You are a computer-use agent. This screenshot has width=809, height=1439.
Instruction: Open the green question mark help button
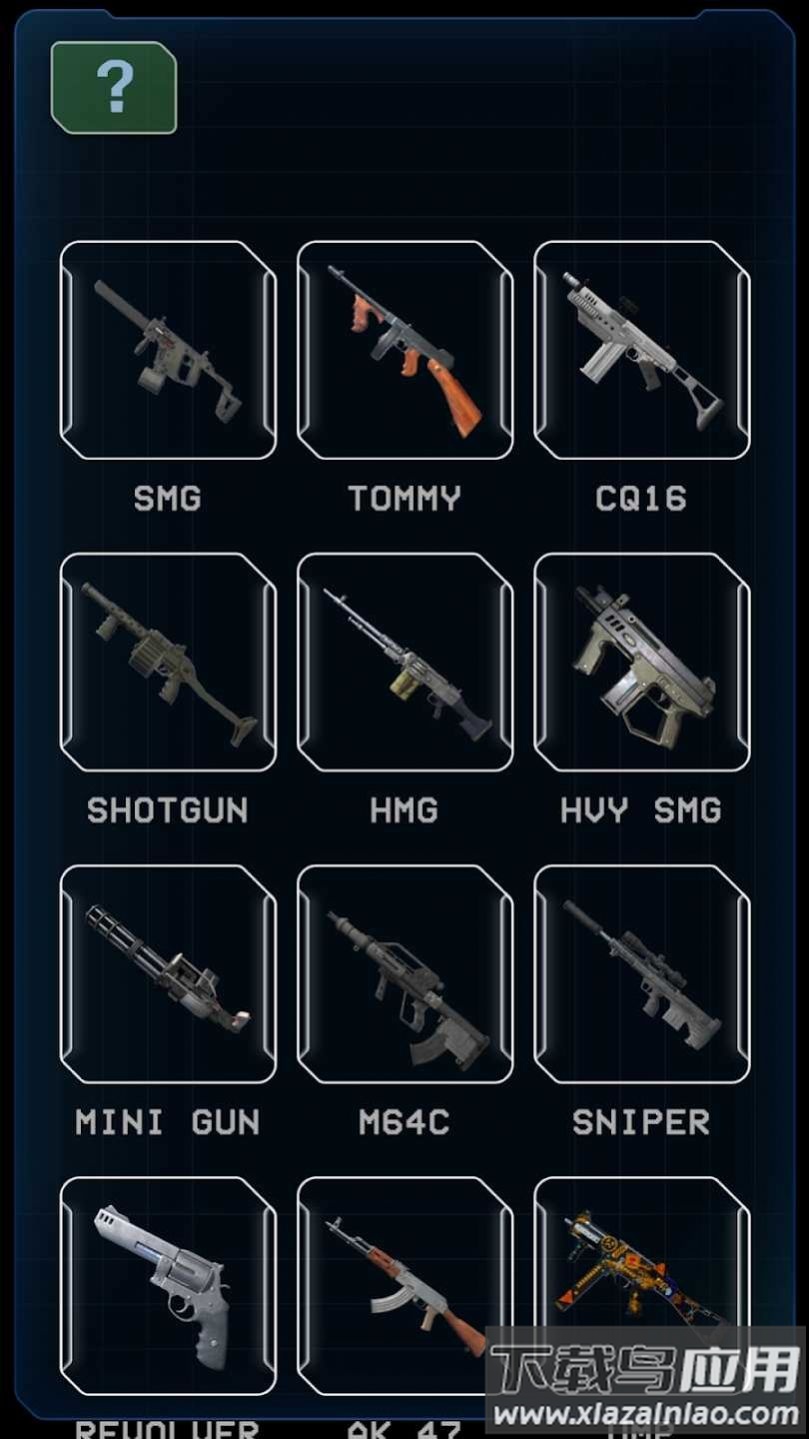[x=114, y=88]
